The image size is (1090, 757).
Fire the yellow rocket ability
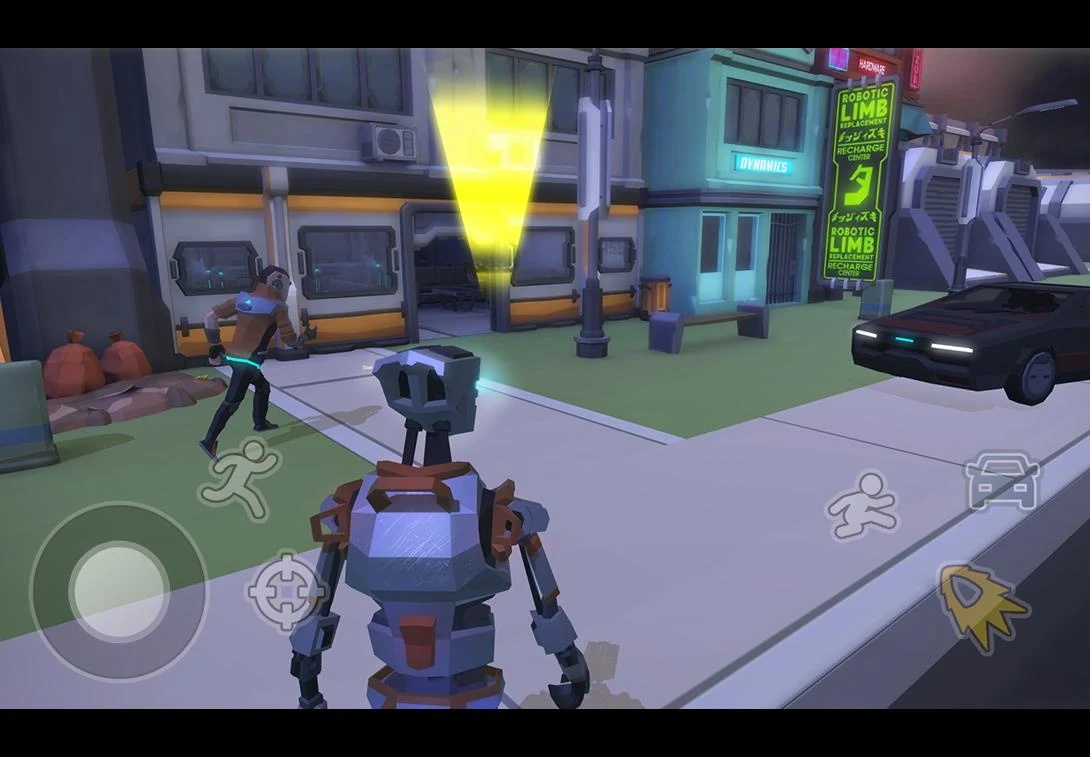pyautogui.click(x=980, y=605)
